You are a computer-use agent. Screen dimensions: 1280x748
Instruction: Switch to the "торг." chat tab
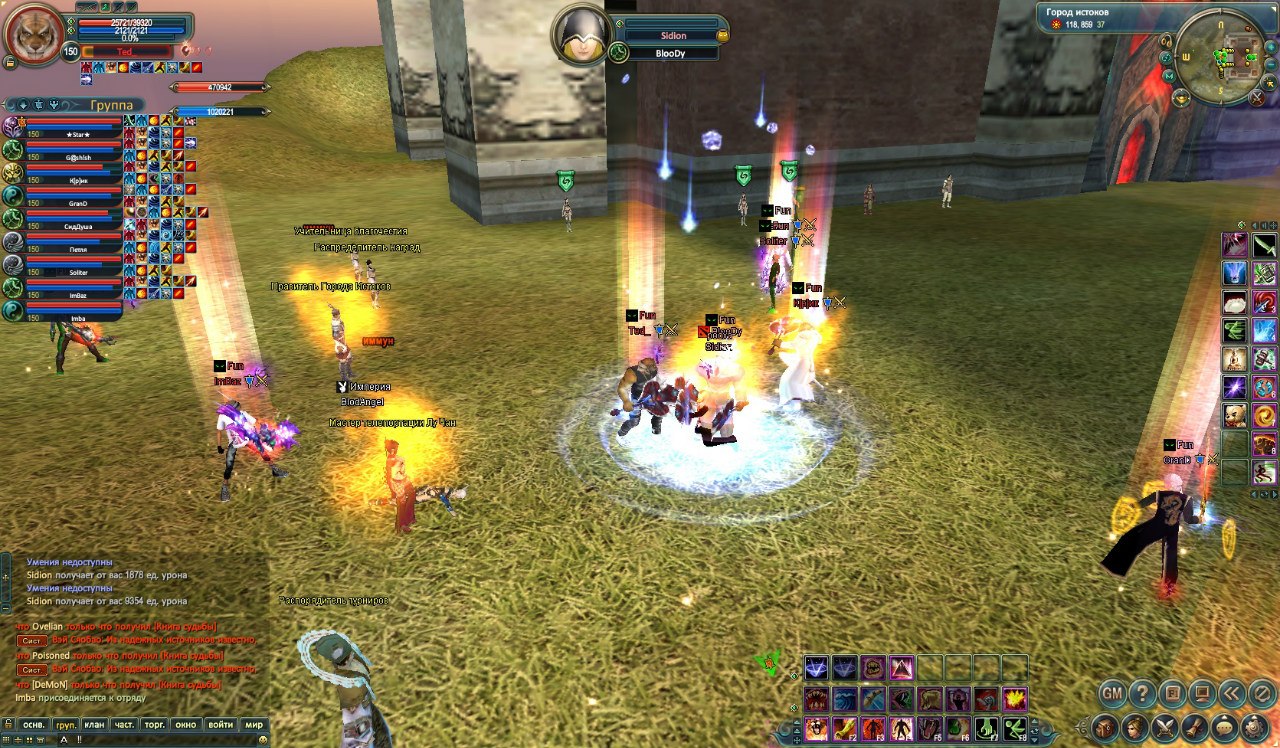point(154,724)
